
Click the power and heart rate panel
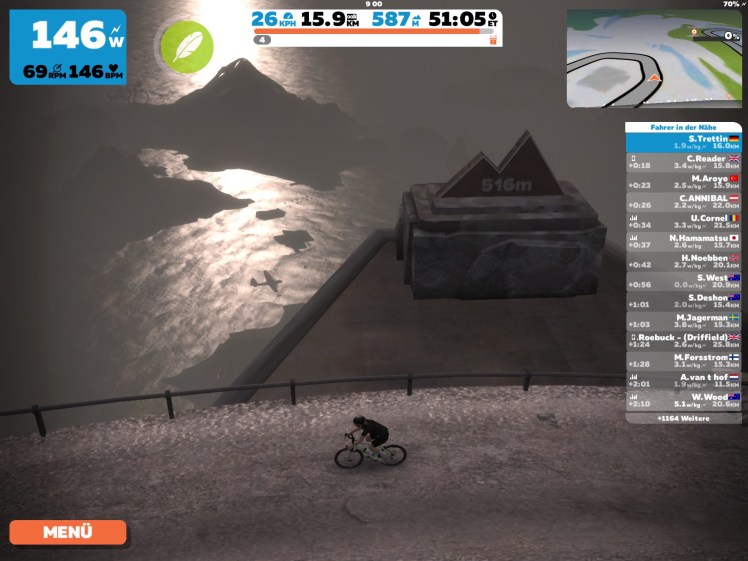(x=68, y=47)
